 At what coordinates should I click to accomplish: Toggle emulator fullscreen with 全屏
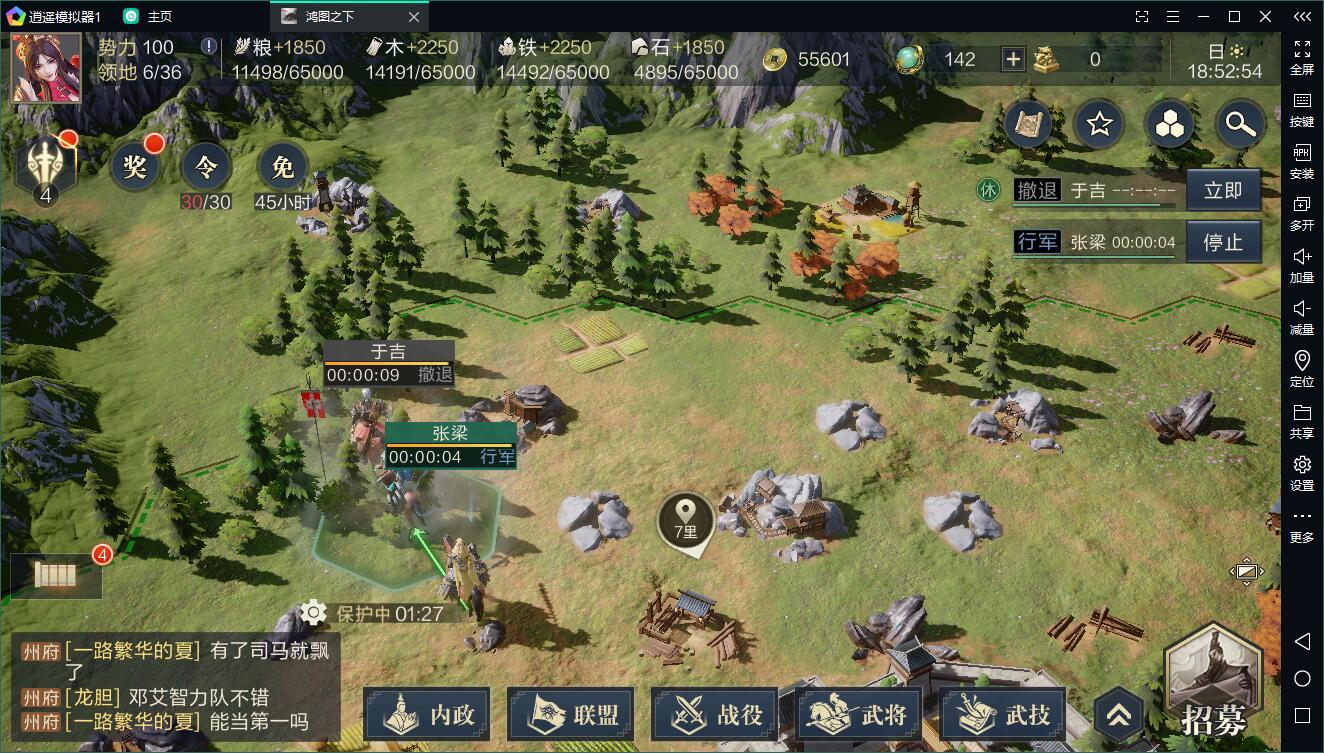tap(1302, 57)
